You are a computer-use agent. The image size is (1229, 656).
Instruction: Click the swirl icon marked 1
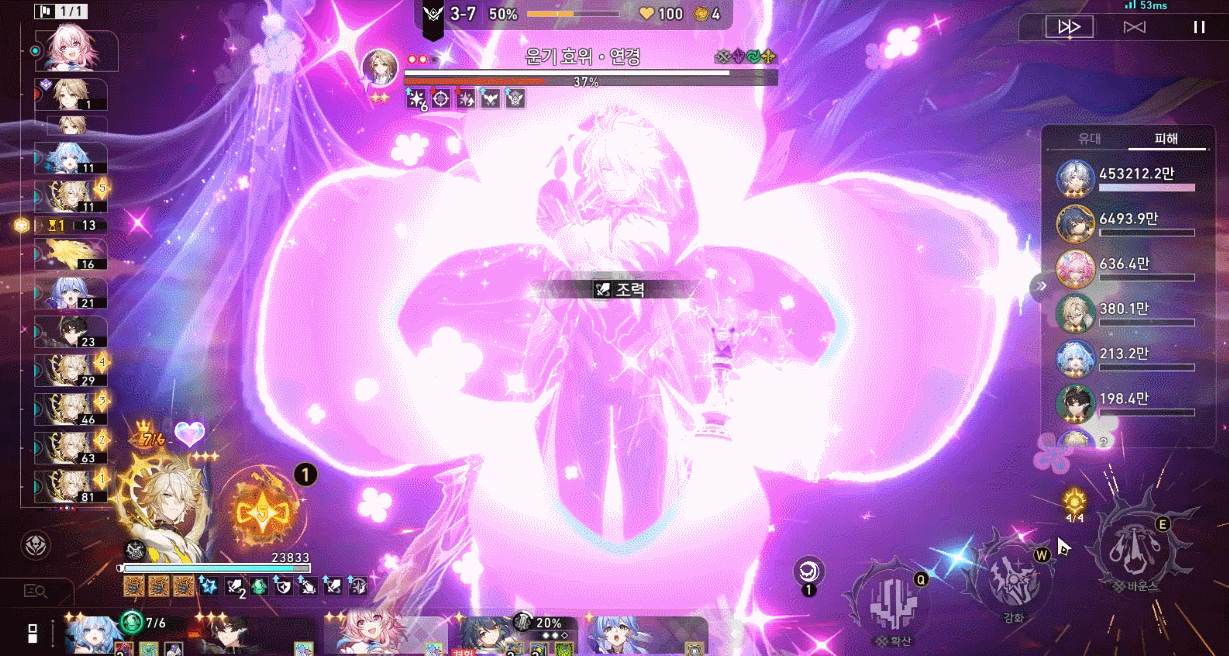pos(809,572)
